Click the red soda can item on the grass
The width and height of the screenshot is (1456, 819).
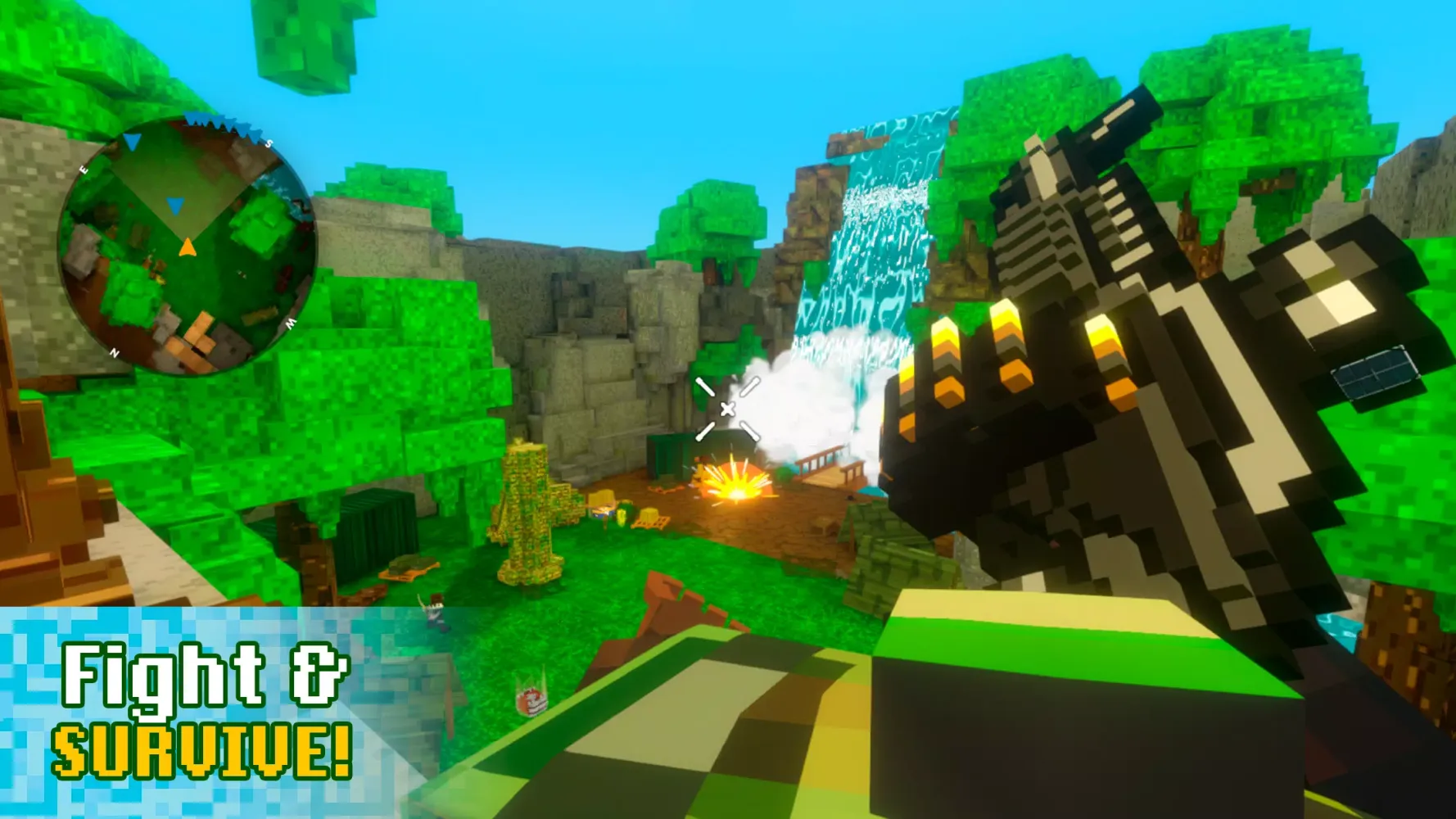tap(531, 700)
